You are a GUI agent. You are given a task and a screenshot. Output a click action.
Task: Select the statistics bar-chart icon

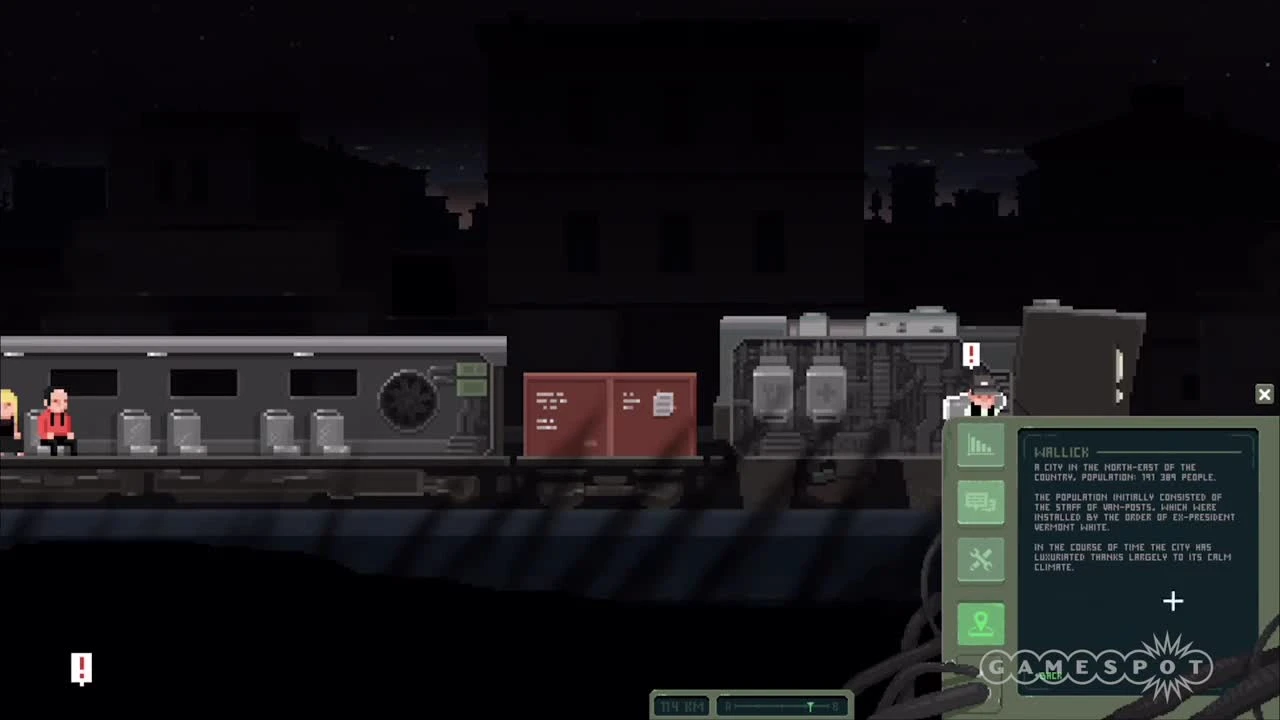tap(981, 445)
